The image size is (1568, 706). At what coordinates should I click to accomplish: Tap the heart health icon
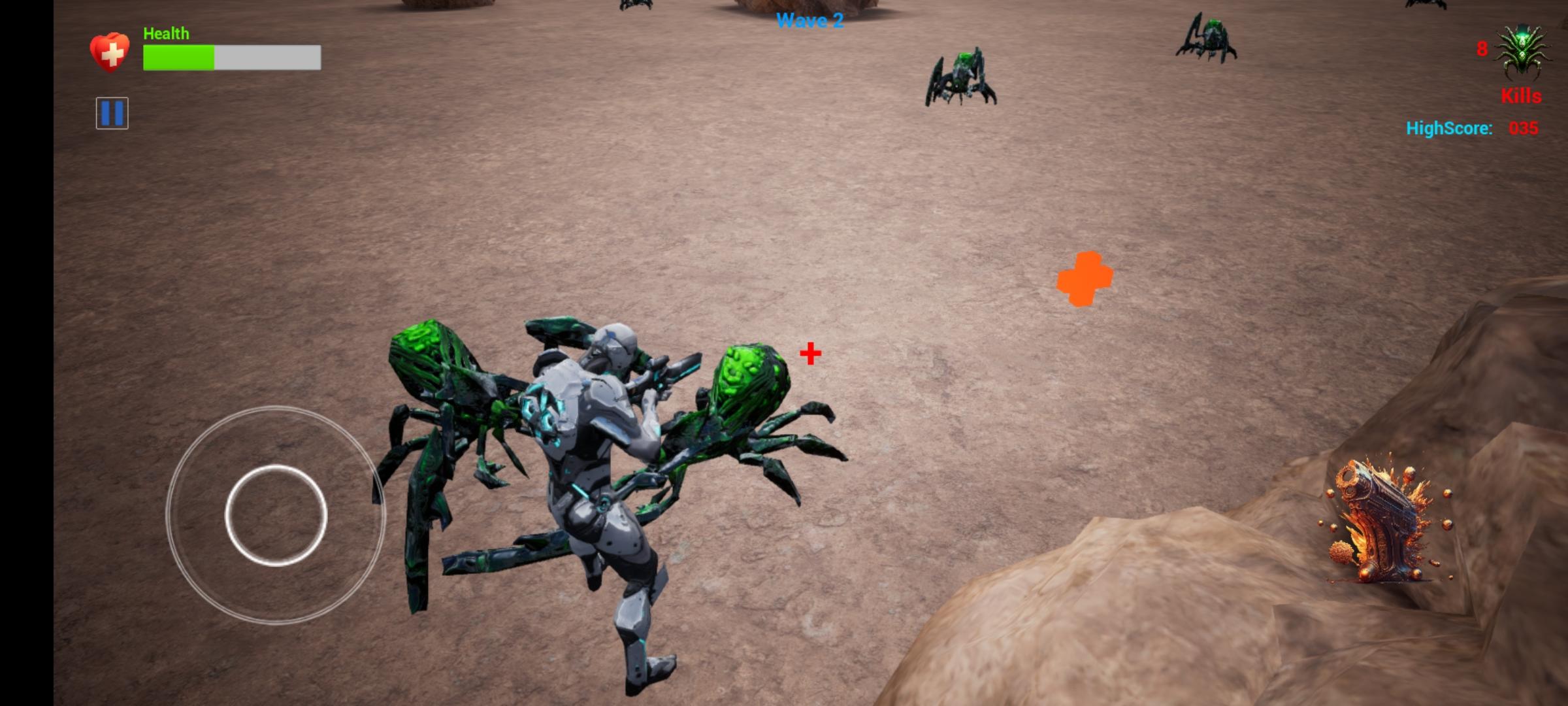tap(110, 51)
